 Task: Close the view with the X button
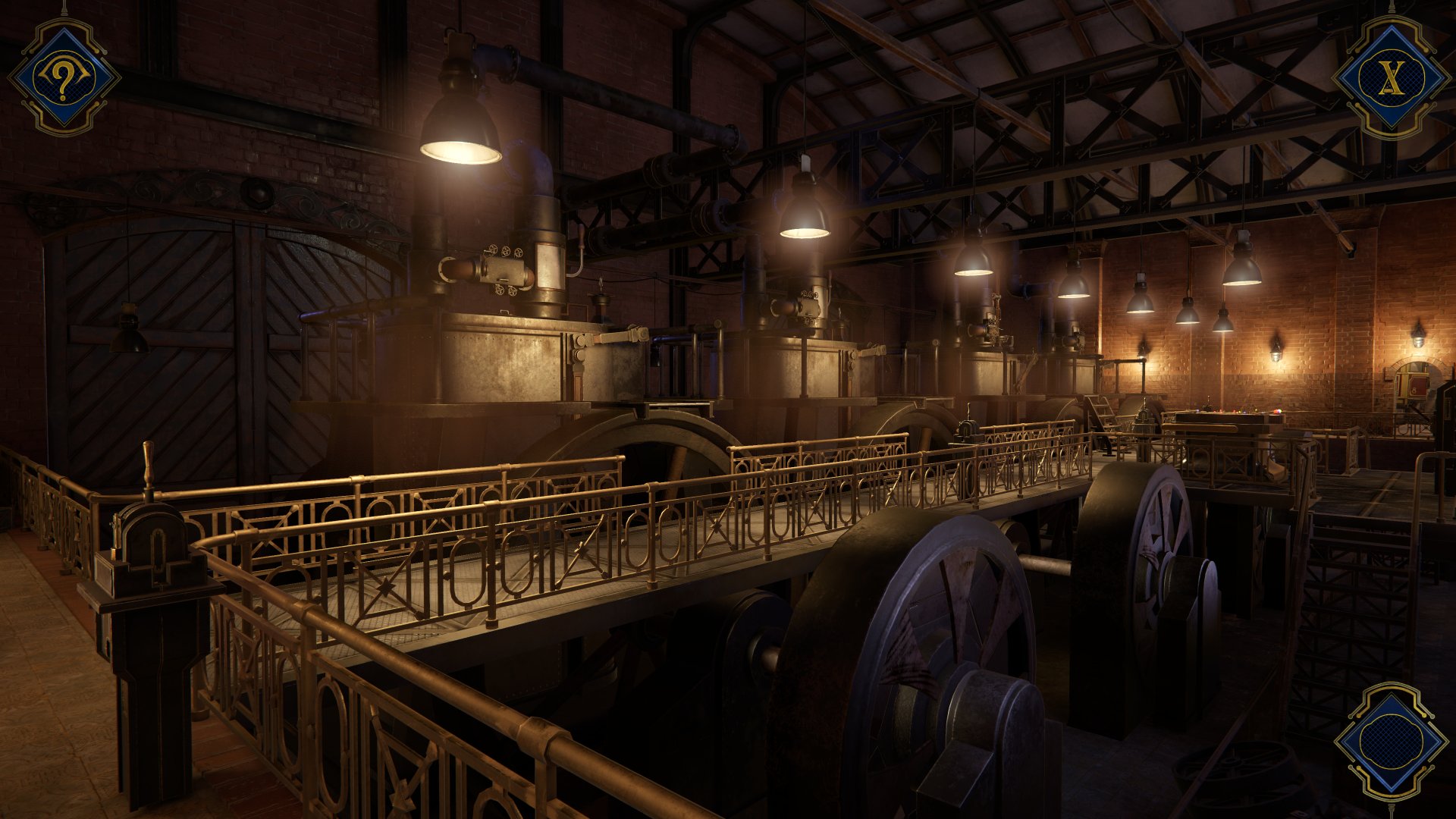[1391, 77]
